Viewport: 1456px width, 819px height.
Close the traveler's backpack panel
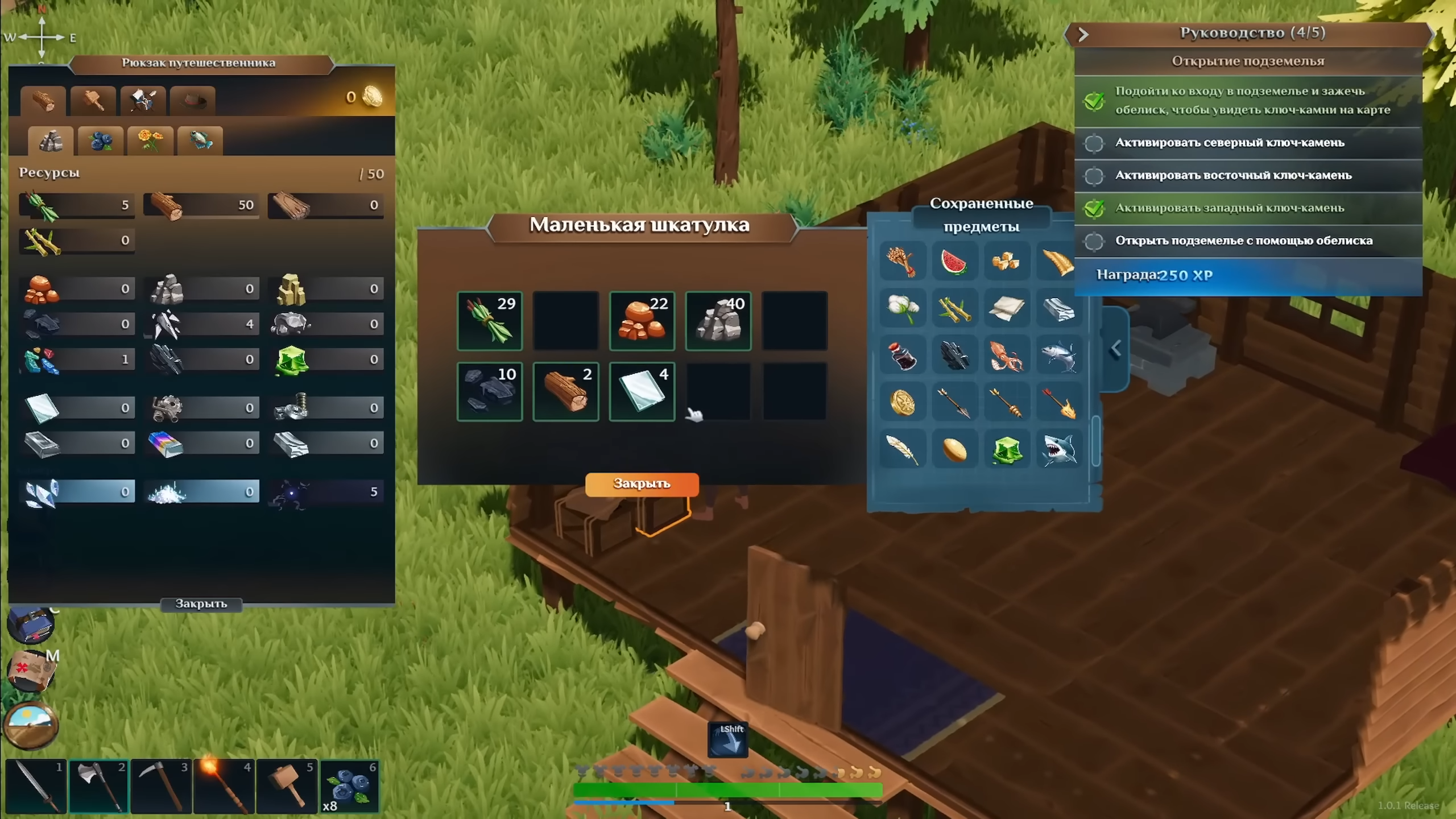(201, 604)
